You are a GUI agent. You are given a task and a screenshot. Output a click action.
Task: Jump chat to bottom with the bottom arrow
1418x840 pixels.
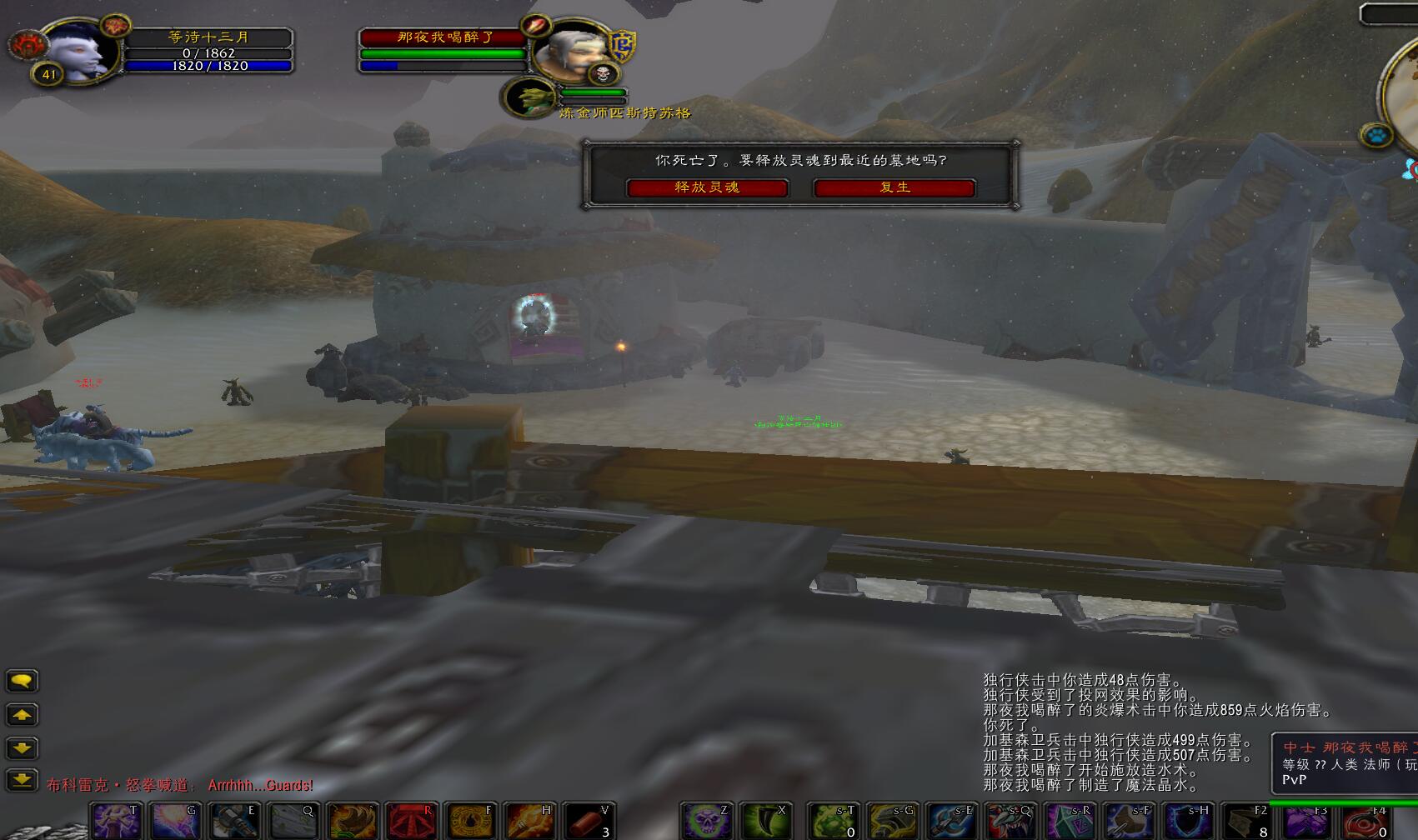(x=22, y=781)
